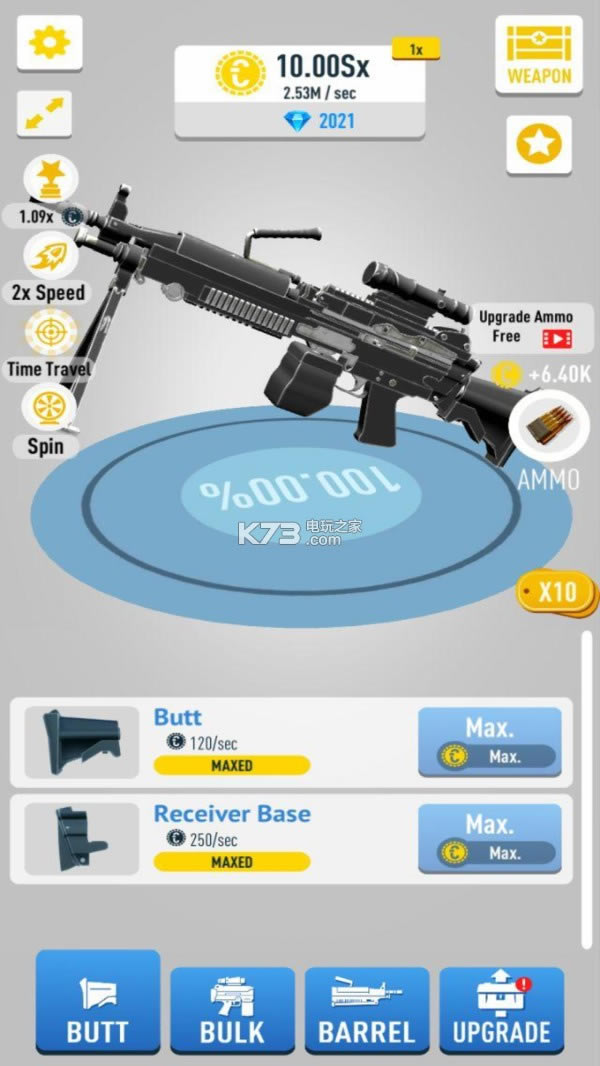Open the WEAPON crate menu
Screen dimensions: 600x1066
[539, 56]
